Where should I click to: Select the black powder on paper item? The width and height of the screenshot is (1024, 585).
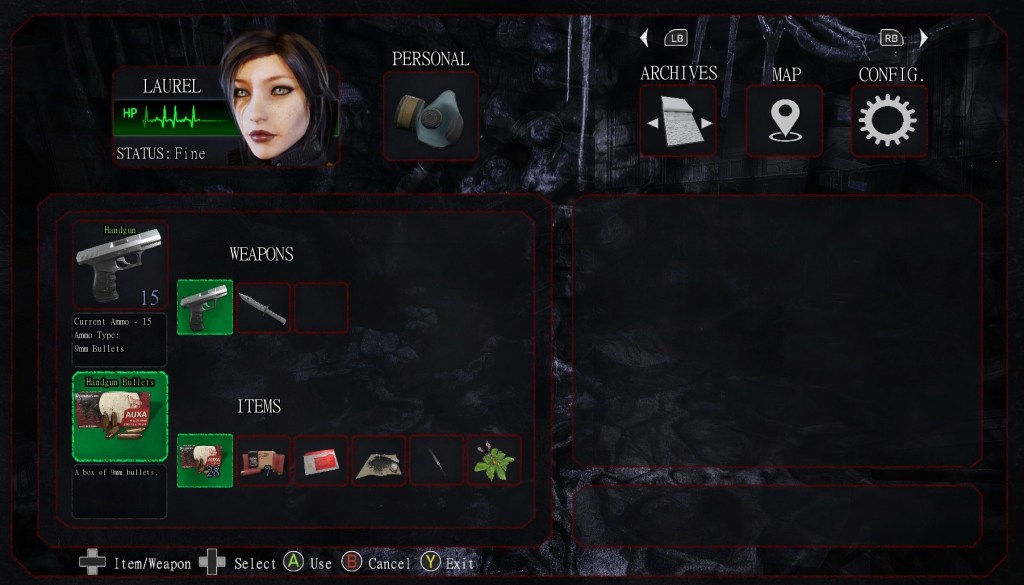click(x=379, y=460)
